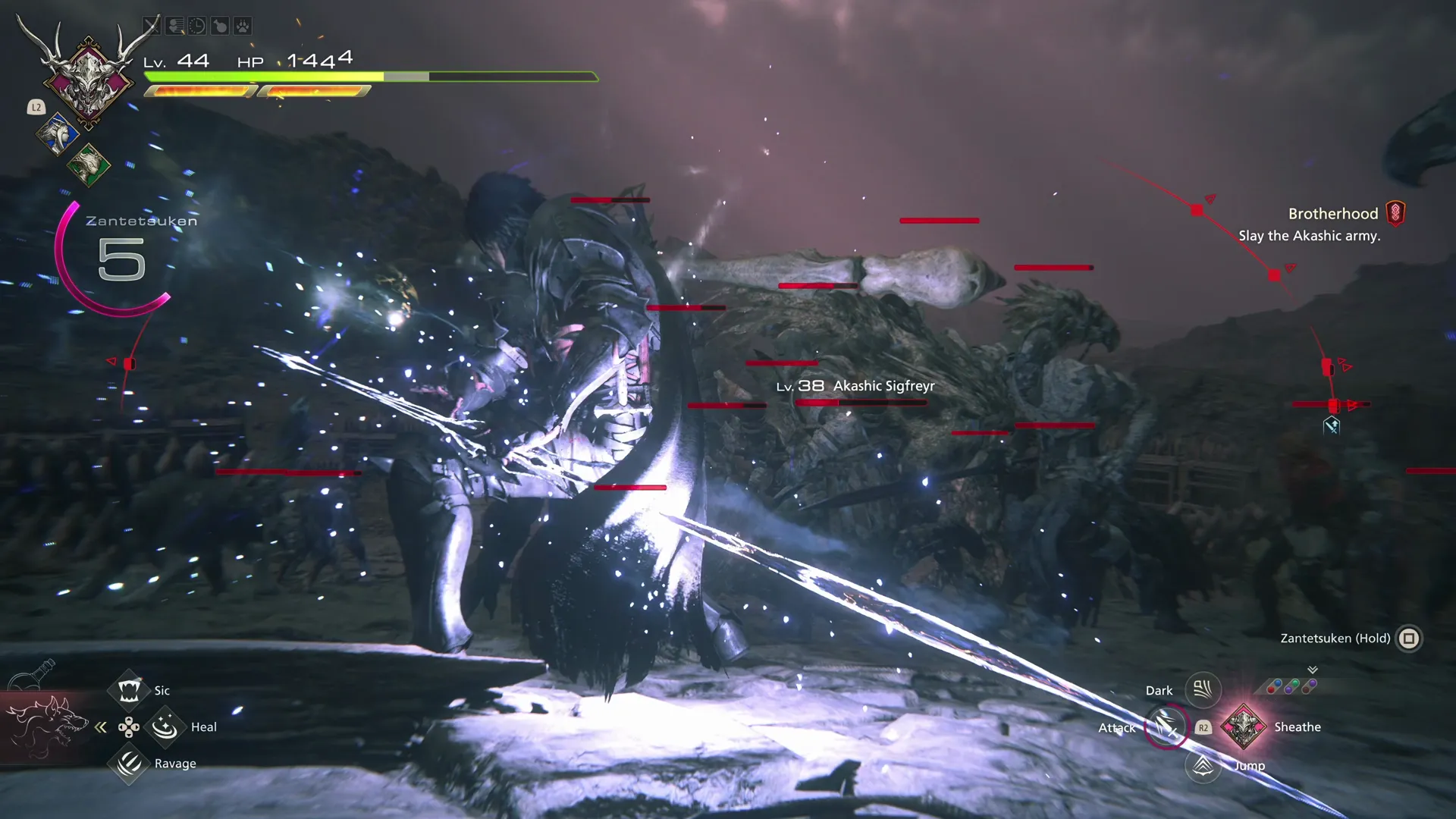Viewport: 1456px width, 819px height.
Task: Toggle the green-purple ability orb indicator
Action: (x=1291, y=686)
